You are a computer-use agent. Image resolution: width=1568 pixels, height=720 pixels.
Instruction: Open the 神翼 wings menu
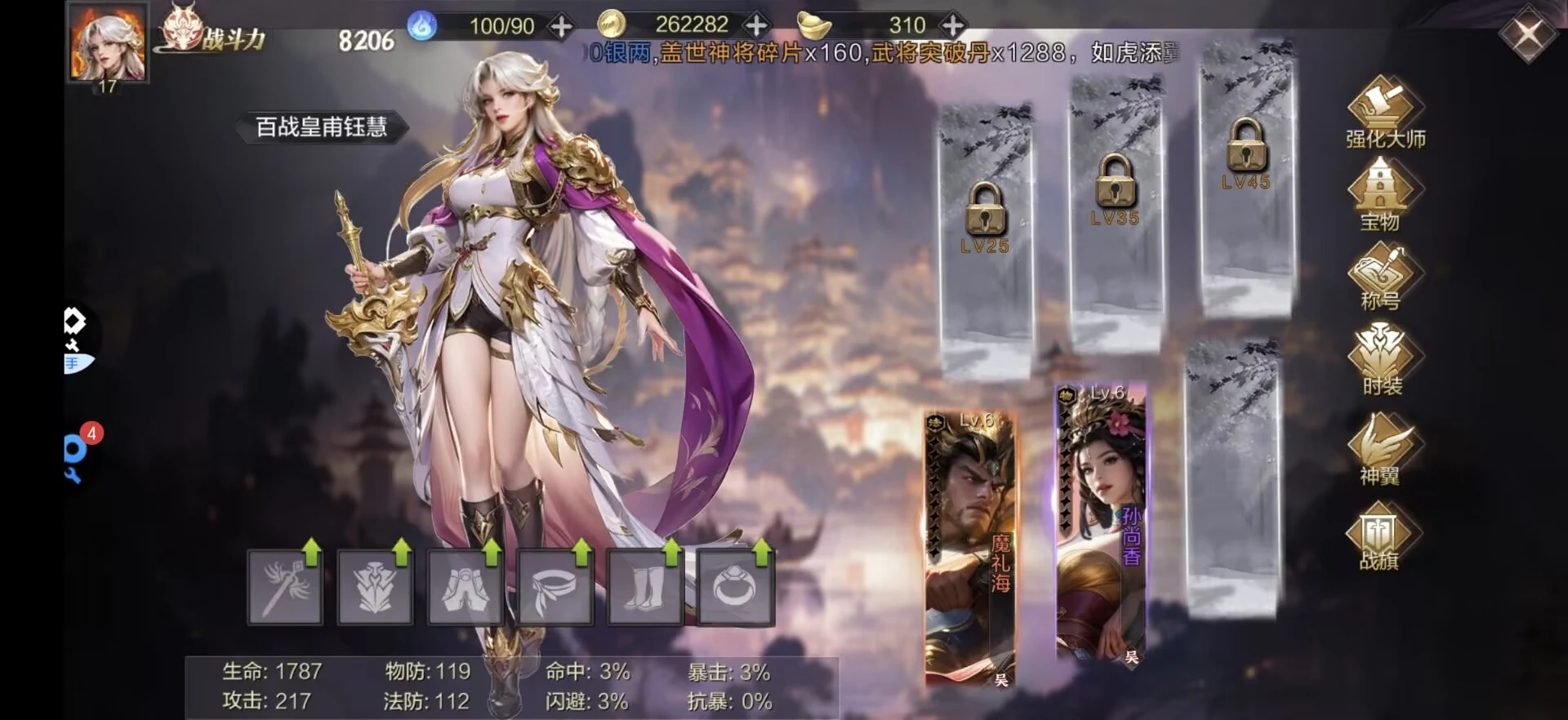pos(1381,447)
